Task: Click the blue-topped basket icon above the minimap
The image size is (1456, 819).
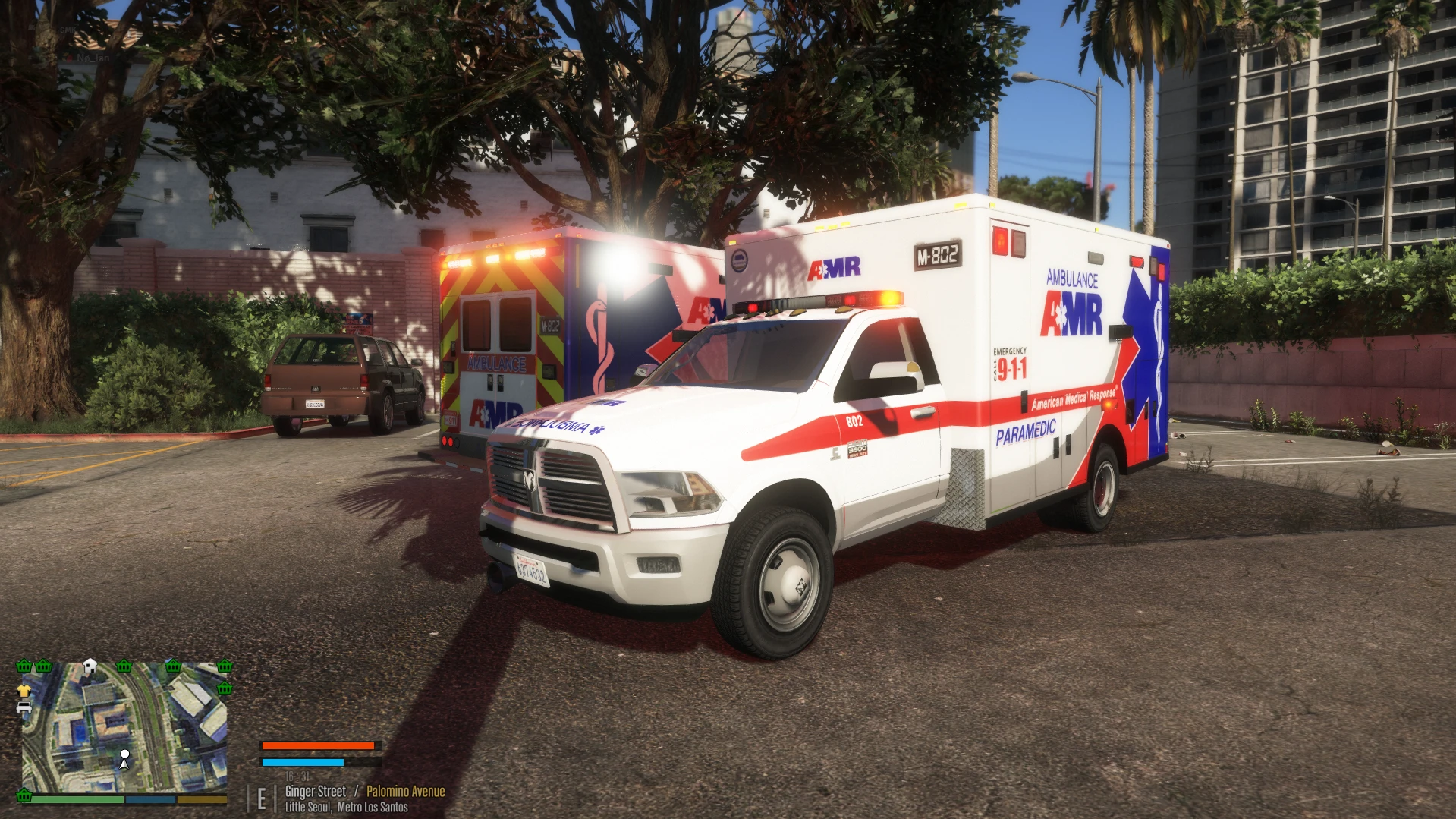Action: pos(173,666)
